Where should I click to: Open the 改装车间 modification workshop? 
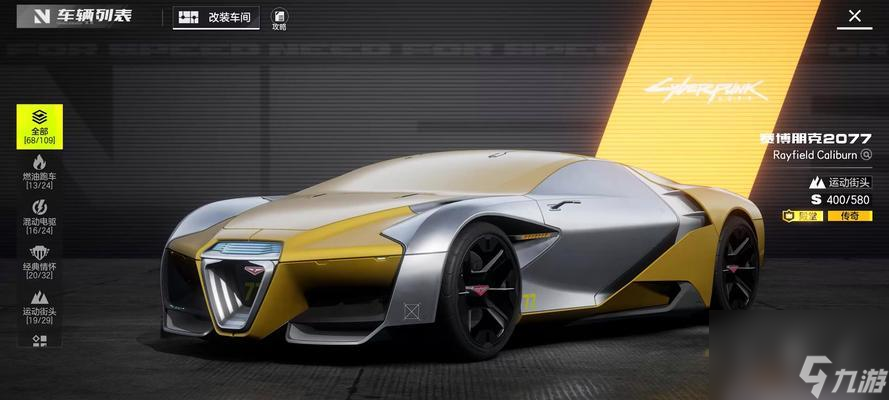[x=217, y=17]
